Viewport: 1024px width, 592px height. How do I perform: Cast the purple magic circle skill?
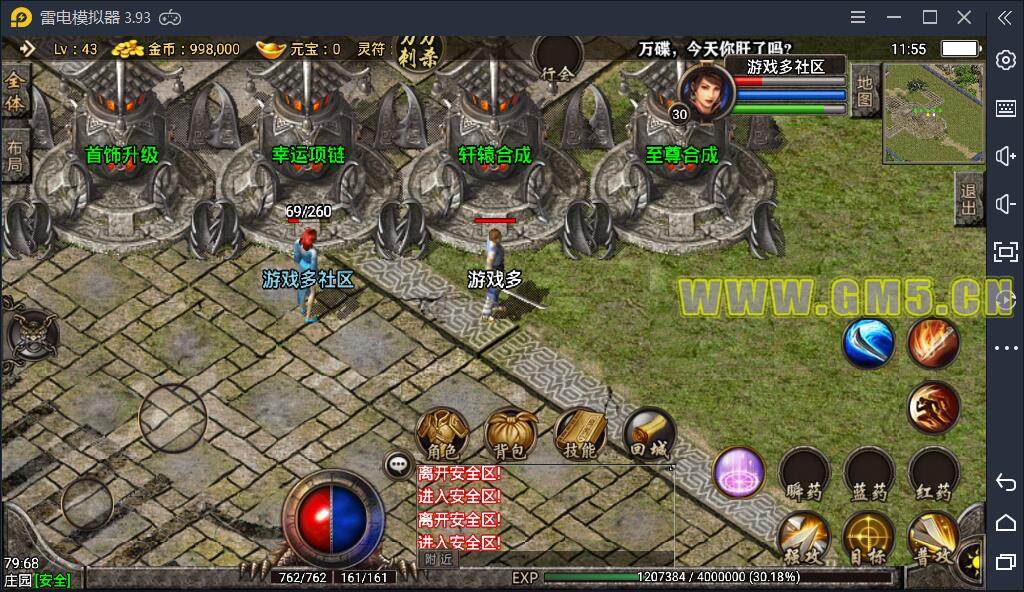coord(739,472)
